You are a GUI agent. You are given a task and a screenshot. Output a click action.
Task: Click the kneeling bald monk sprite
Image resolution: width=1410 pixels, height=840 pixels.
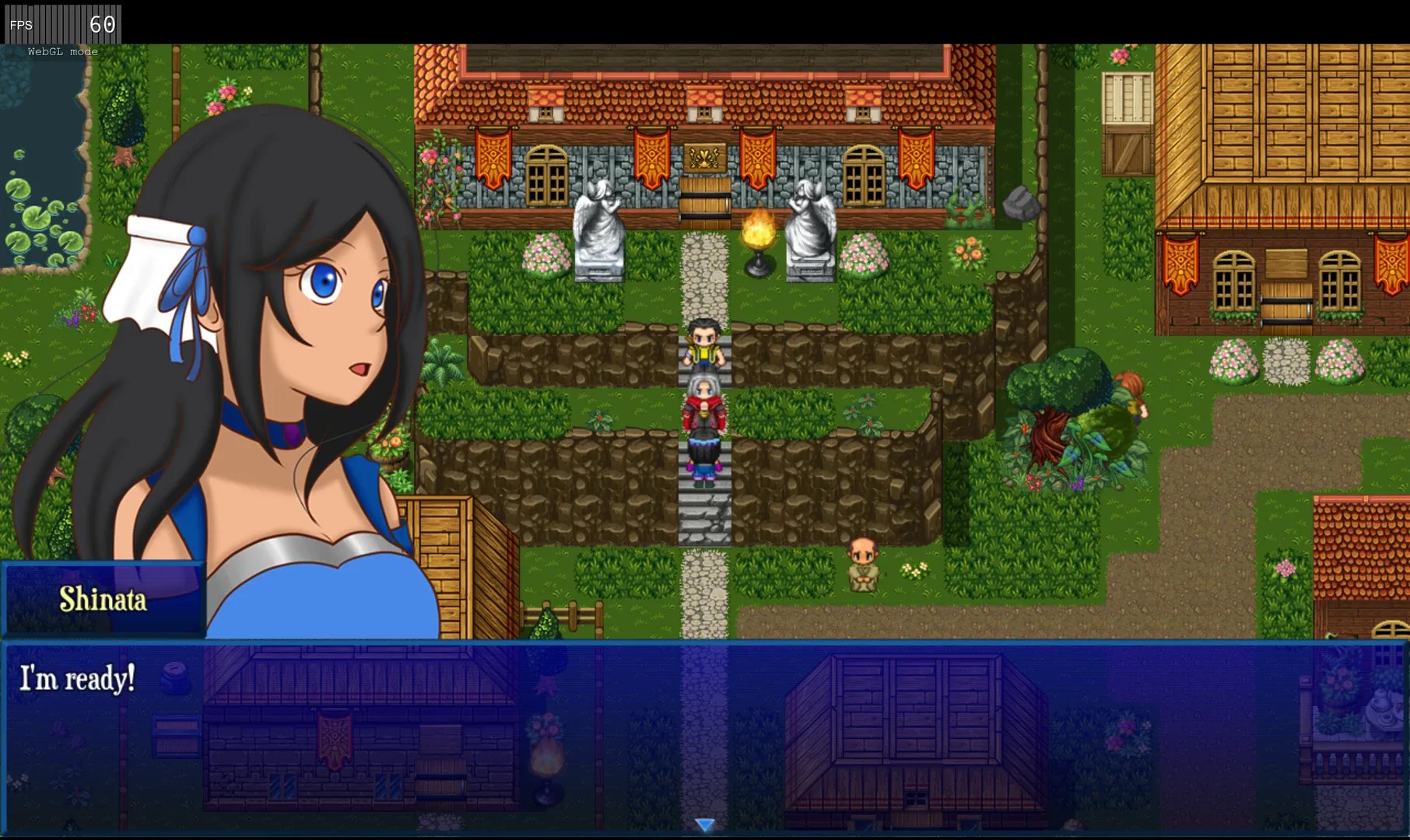[862, 564]
